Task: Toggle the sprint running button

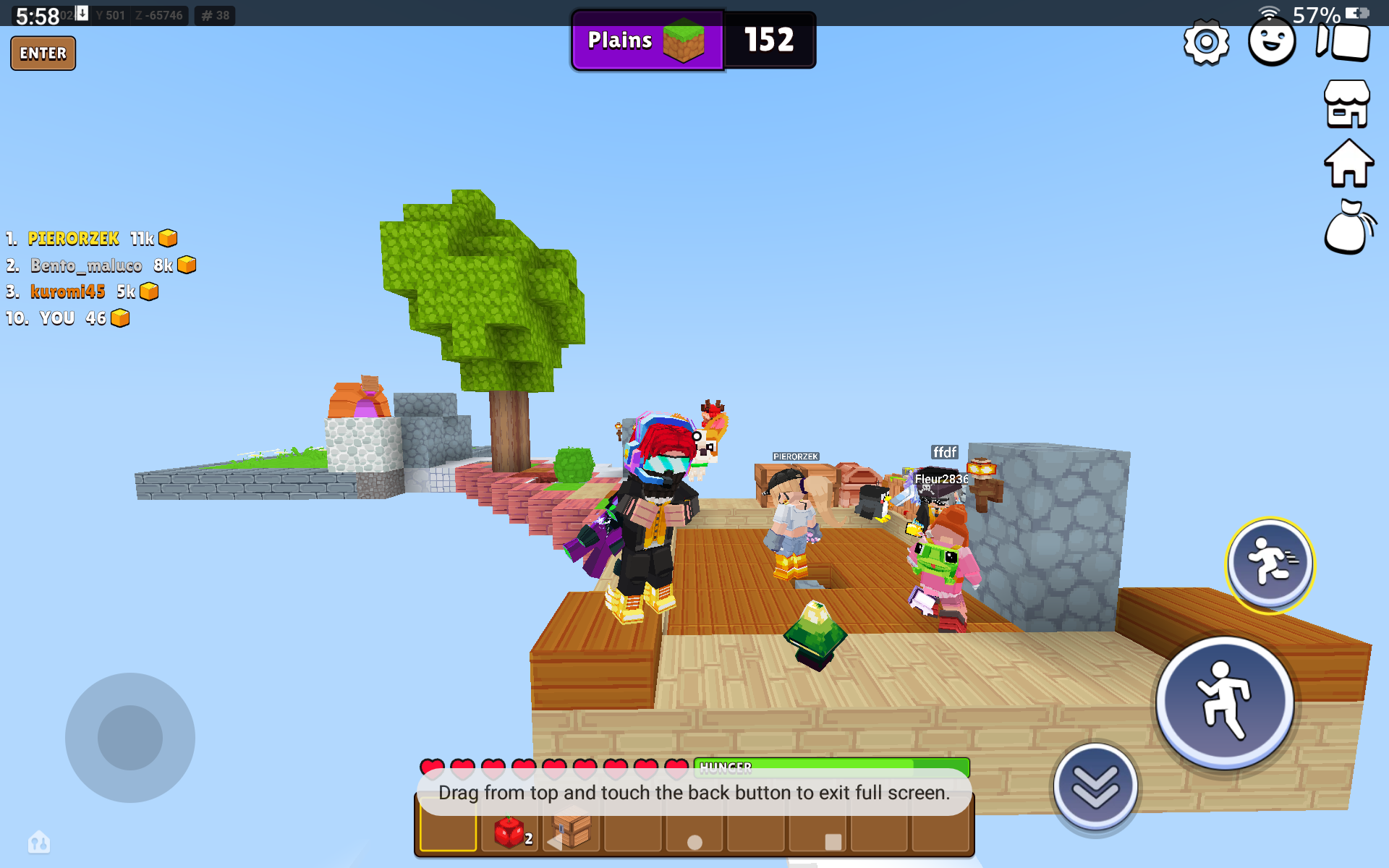Action: click(1270, 564)
